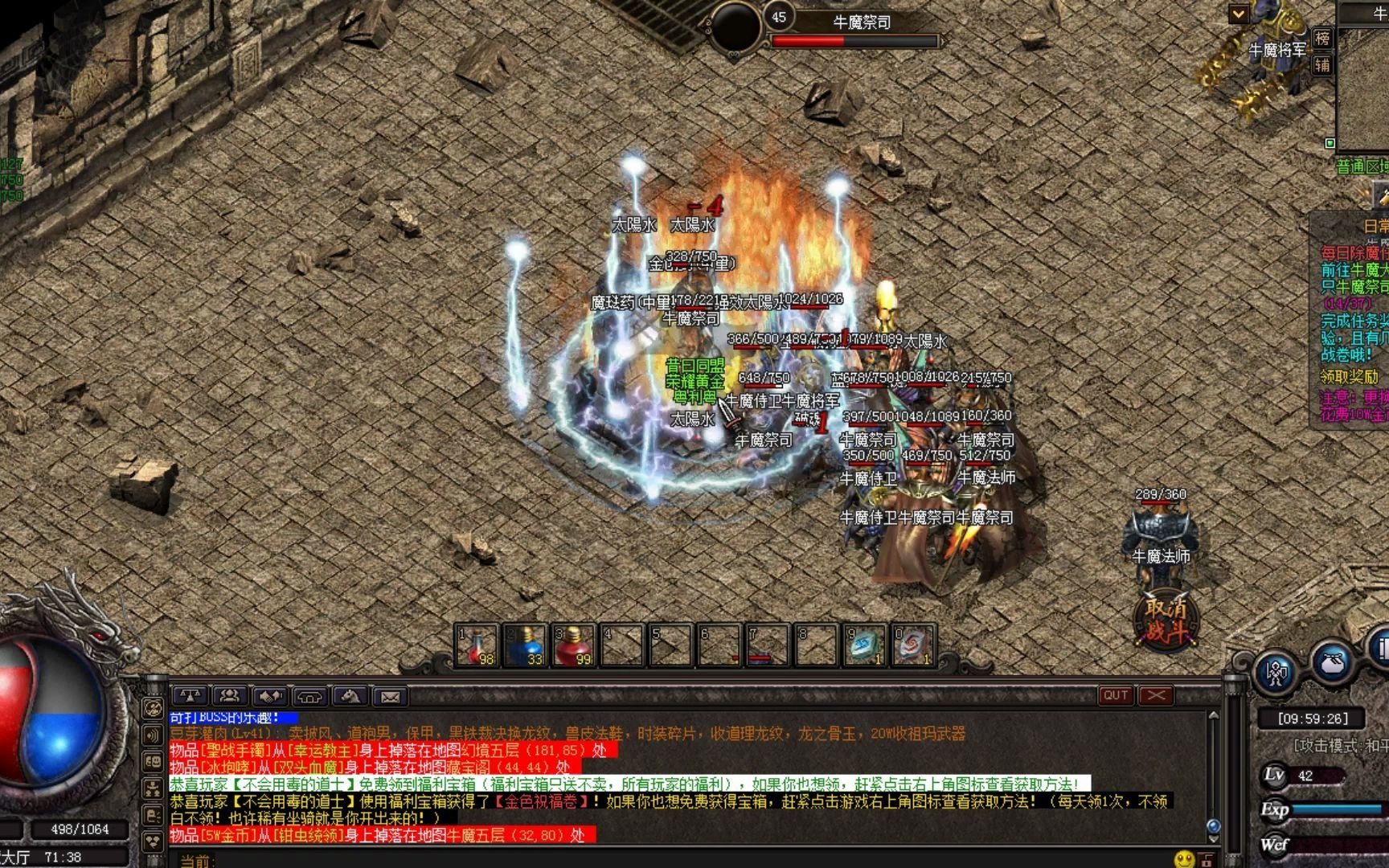The width and height of the screenshot is (1389, 868).
Task: Use the blue mana potion in slot 2
Action: (526, 646)
